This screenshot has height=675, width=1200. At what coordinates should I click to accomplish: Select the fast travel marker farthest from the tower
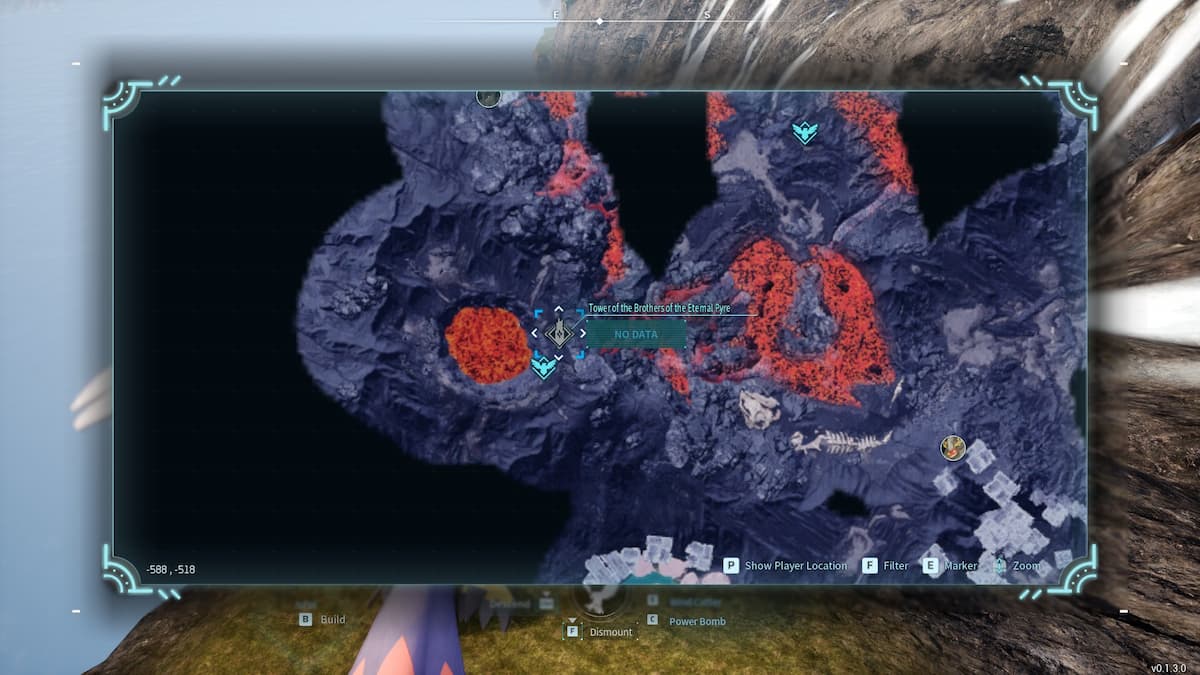point(802,132)
